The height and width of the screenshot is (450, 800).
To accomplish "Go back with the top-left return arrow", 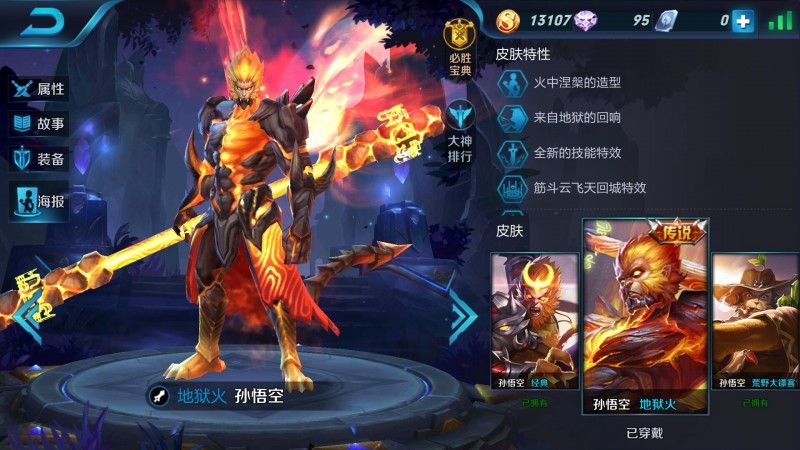I will [x=44, y=21].
